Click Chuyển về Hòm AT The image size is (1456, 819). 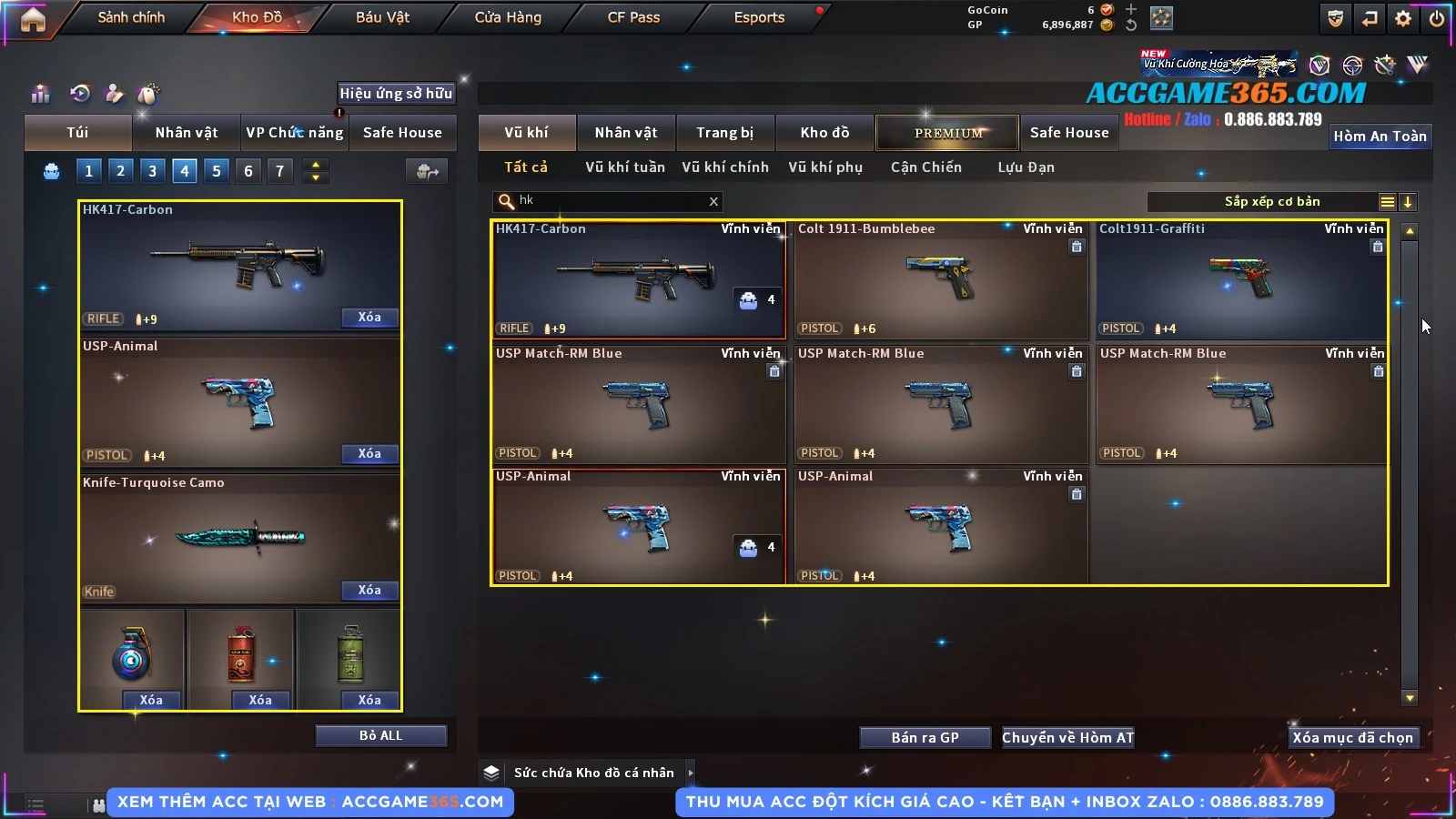1068,738
